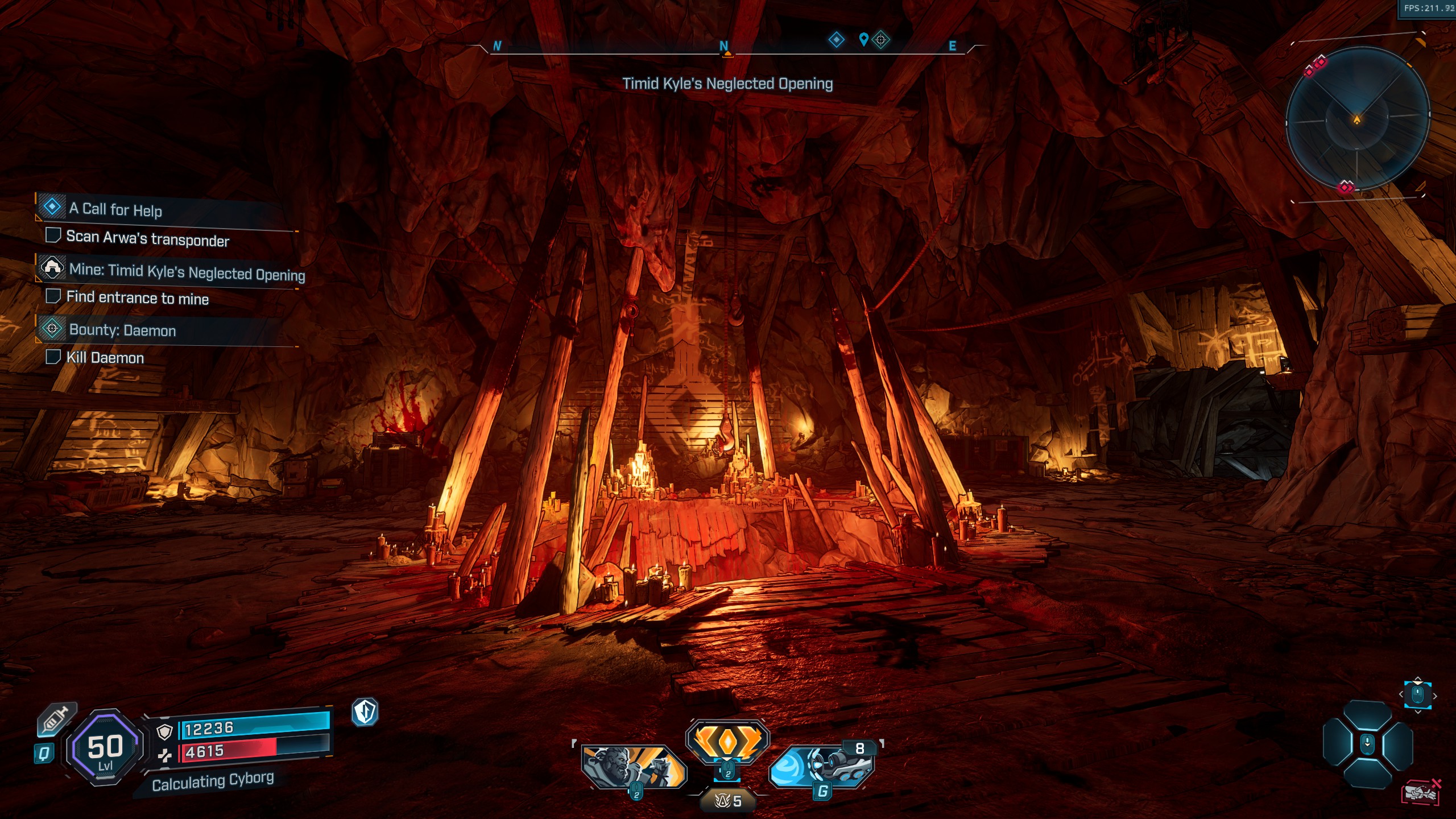Click the bounty crosshair marker on compass
This screenshot has width=1456, height=819.
pos(880,39)
